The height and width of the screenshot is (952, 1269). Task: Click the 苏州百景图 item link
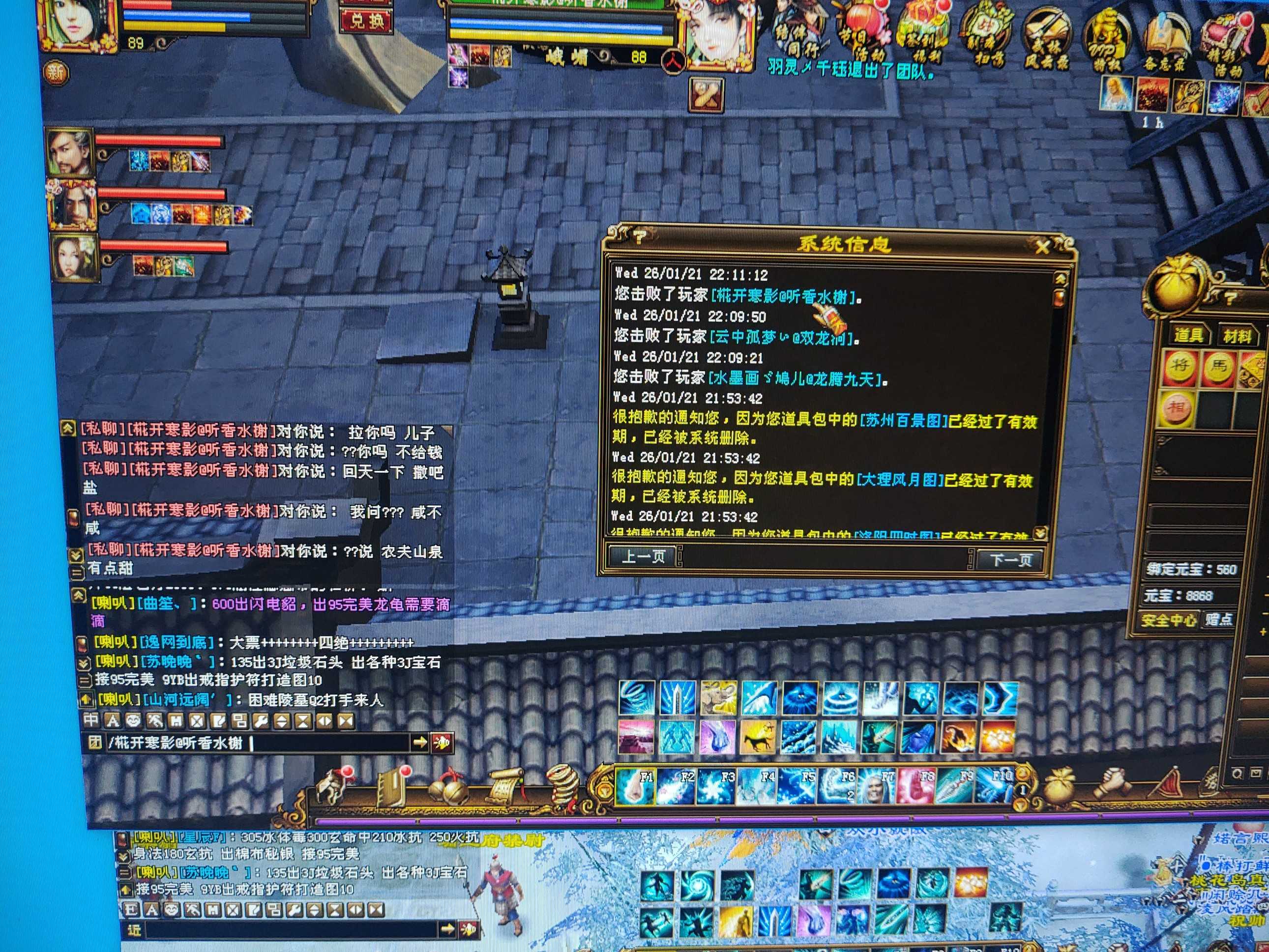click(902, 420)
